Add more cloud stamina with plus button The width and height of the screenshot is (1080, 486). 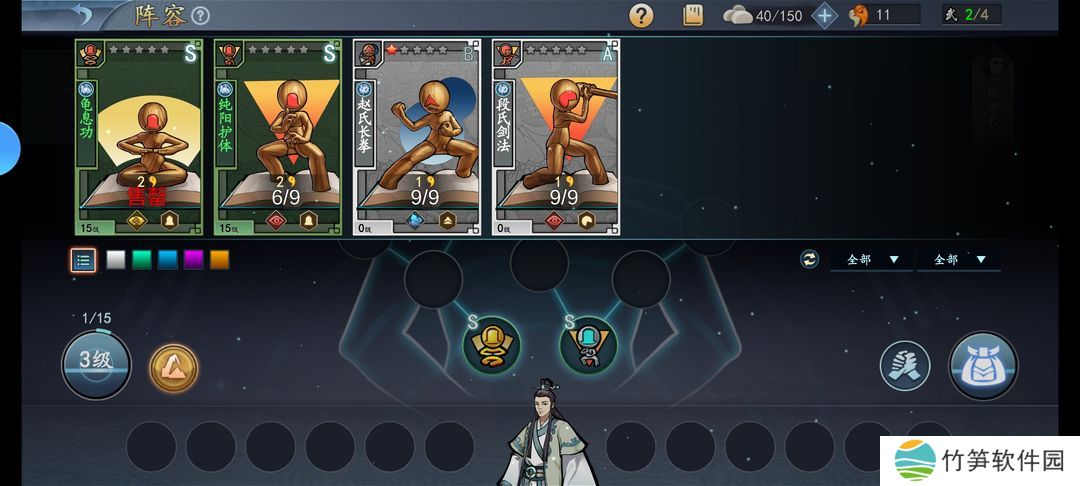point(825,16)
